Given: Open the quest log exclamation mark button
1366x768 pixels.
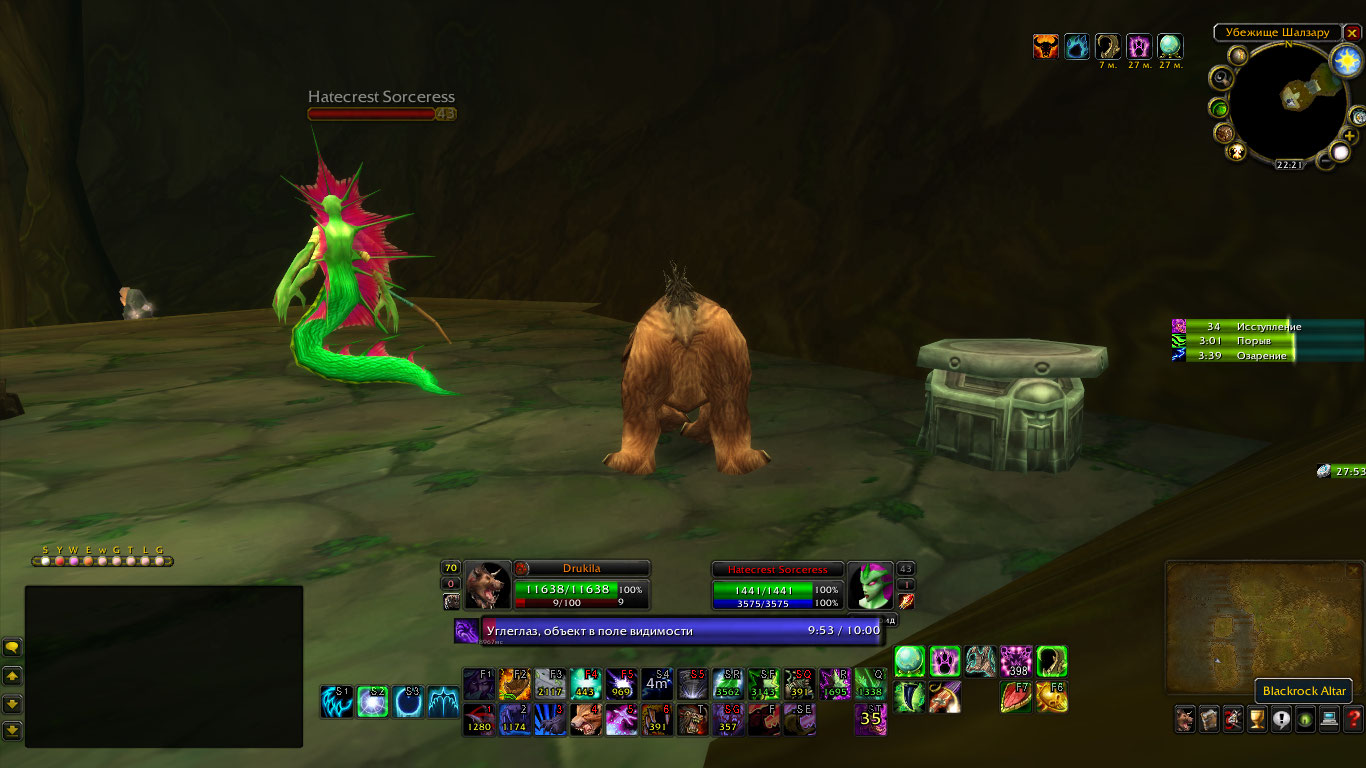Looking at the screenshot, I should [x=1281, y=718].
